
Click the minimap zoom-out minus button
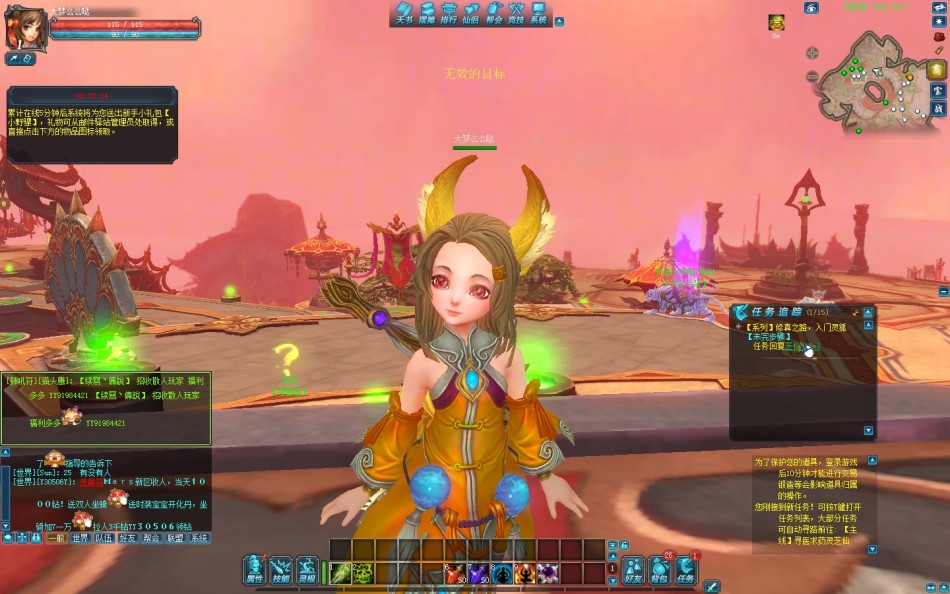811,76
